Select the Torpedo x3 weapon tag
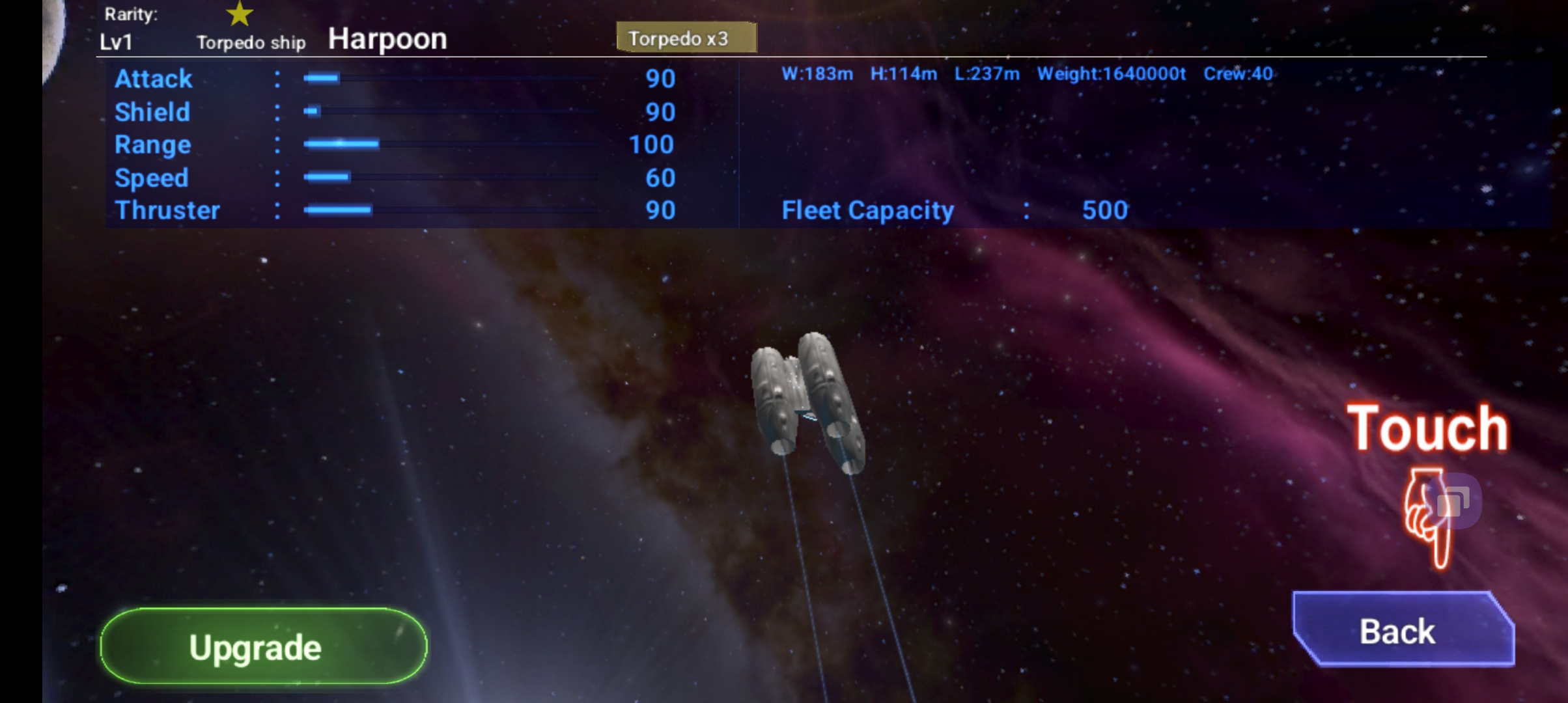This screenshot has width=1568, height=703. [686, 38]
